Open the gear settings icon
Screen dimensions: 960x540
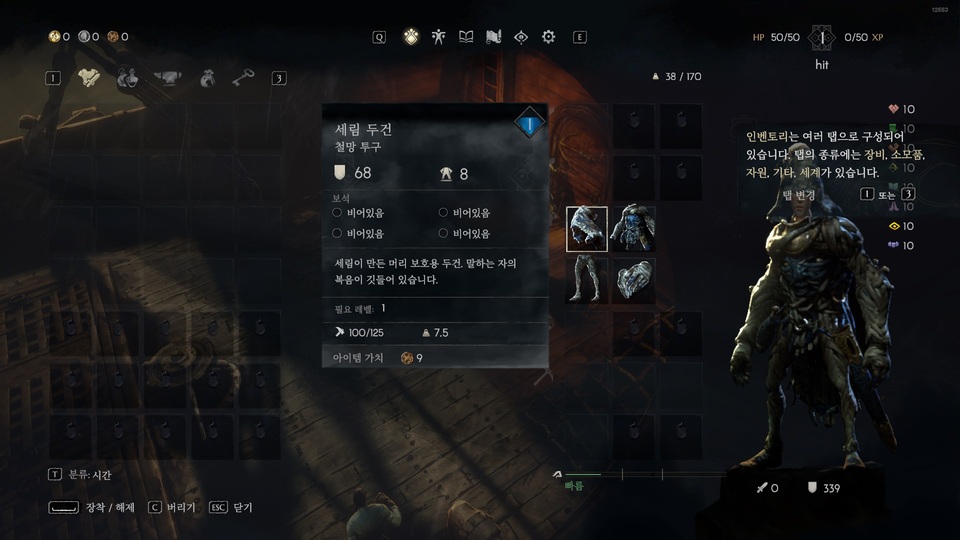pyautogui.click(x=548, y=37)
